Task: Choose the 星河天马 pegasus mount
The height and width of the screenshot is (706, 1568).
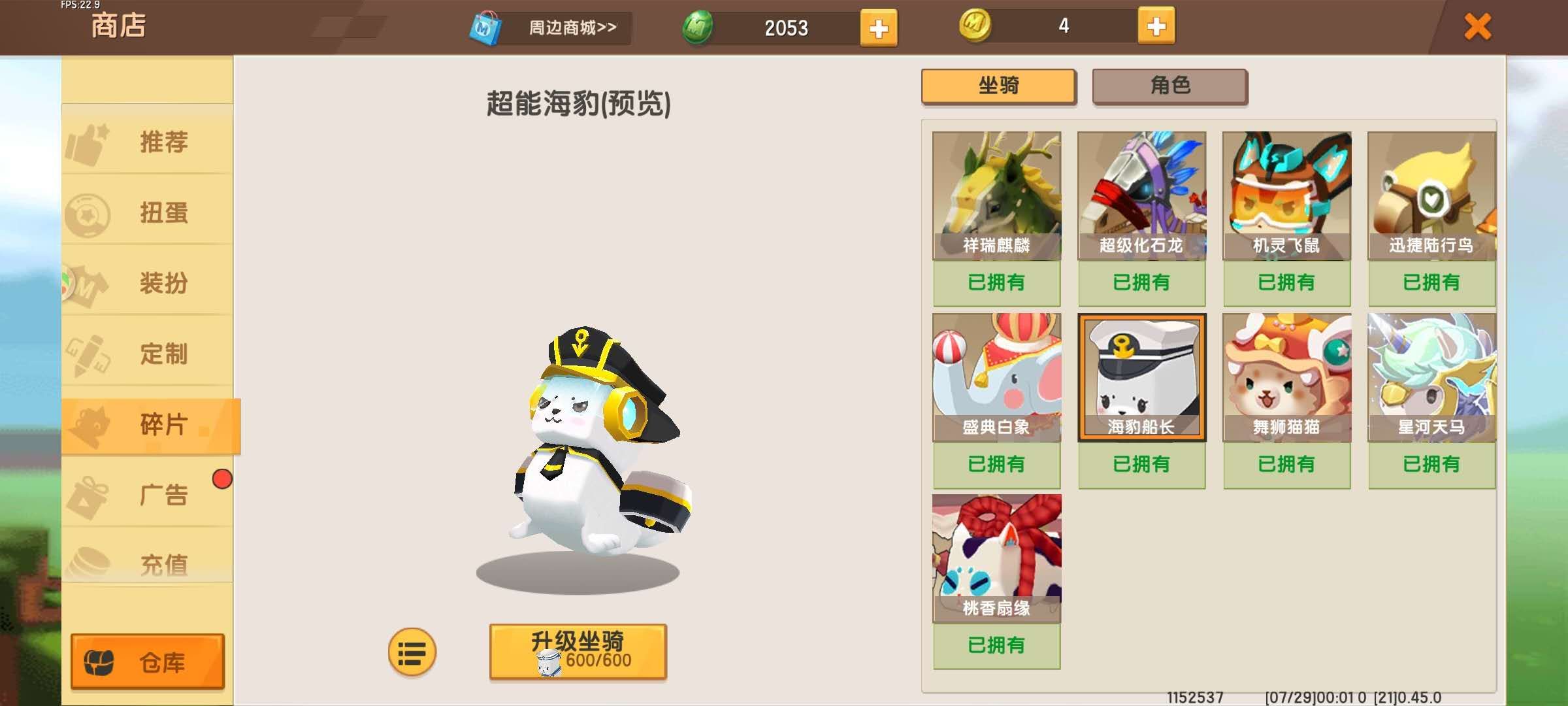Action: (x=1431, y=378)
